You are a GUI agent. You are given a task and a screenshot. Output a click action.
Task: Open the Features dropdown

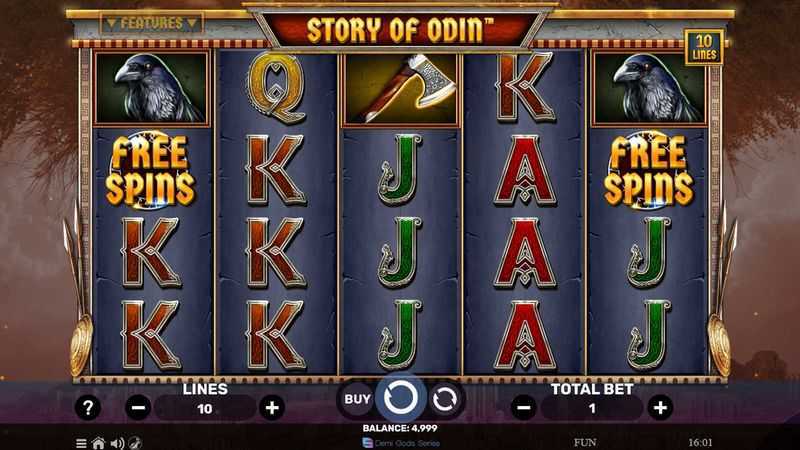click(152, 22)
